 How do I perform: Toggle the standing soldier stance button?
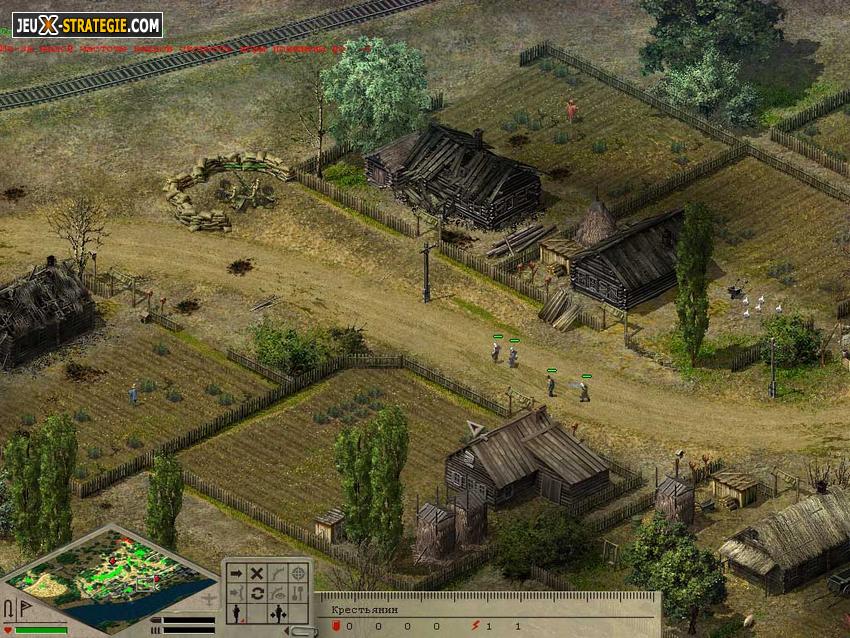point(236,613)
